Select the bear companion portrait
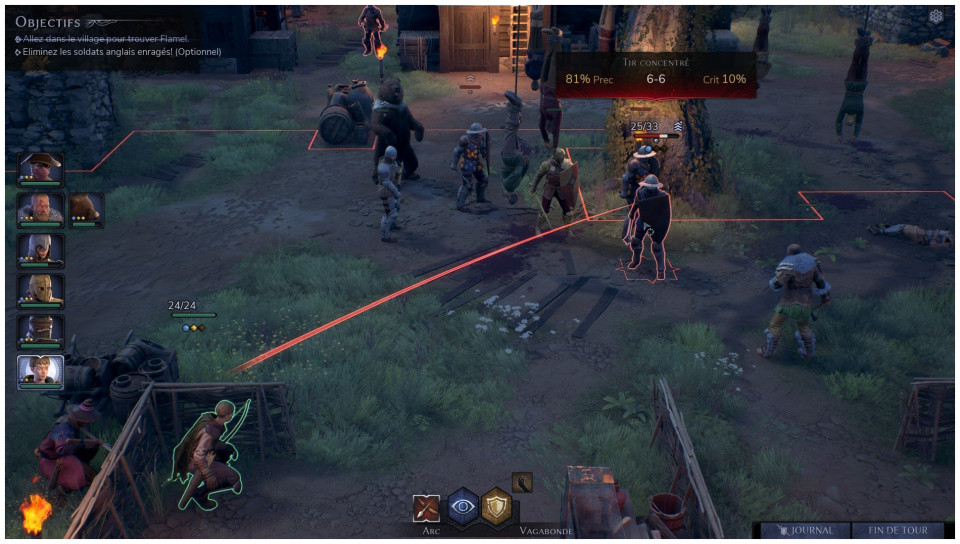The height and width of the screenshot is (544, 960). pyautogui.click(x=85, y=209)
